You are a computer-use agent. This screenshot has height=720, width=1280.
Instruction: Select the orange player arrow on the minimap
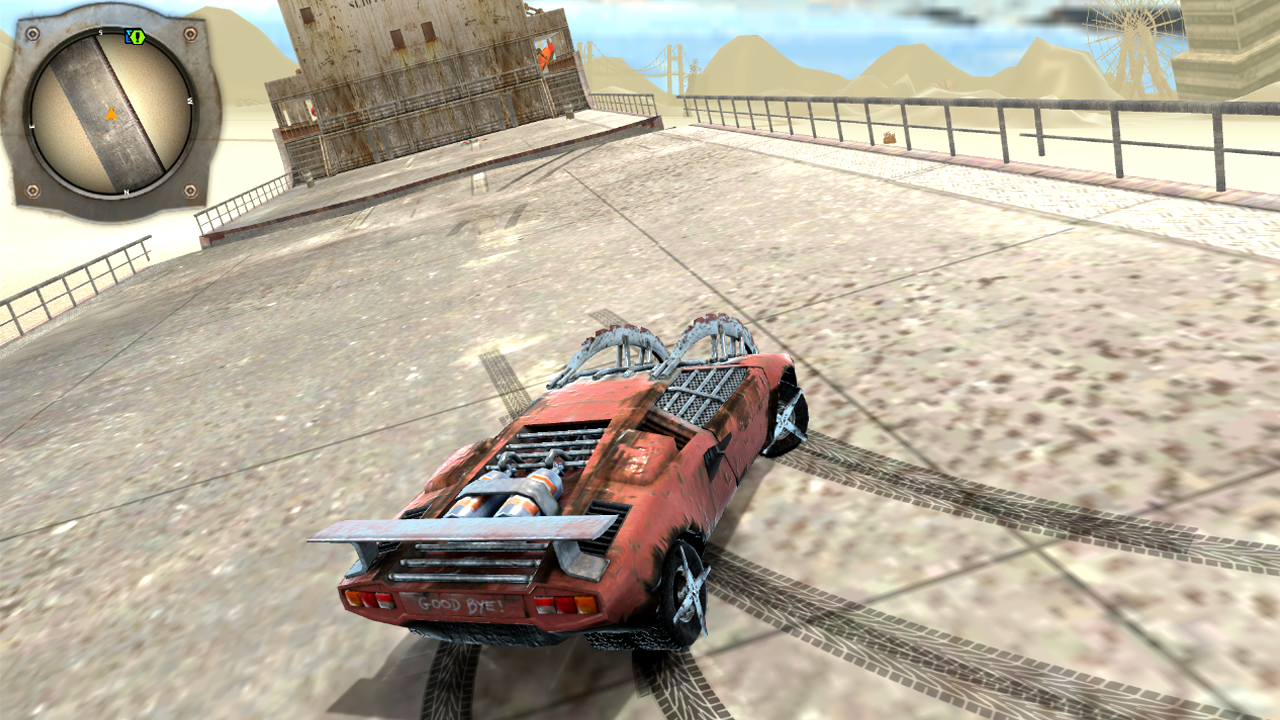pos(112,114)
